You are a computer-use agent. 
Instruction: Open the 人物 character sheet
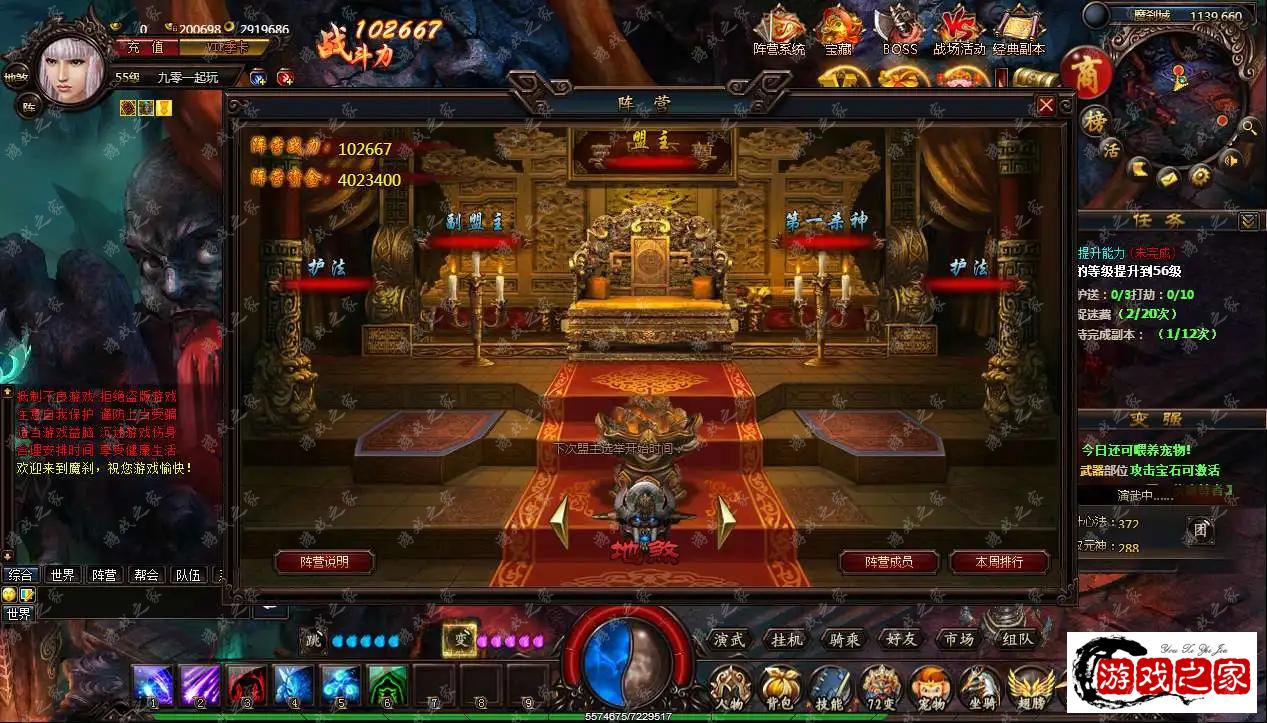click(731, 688)
